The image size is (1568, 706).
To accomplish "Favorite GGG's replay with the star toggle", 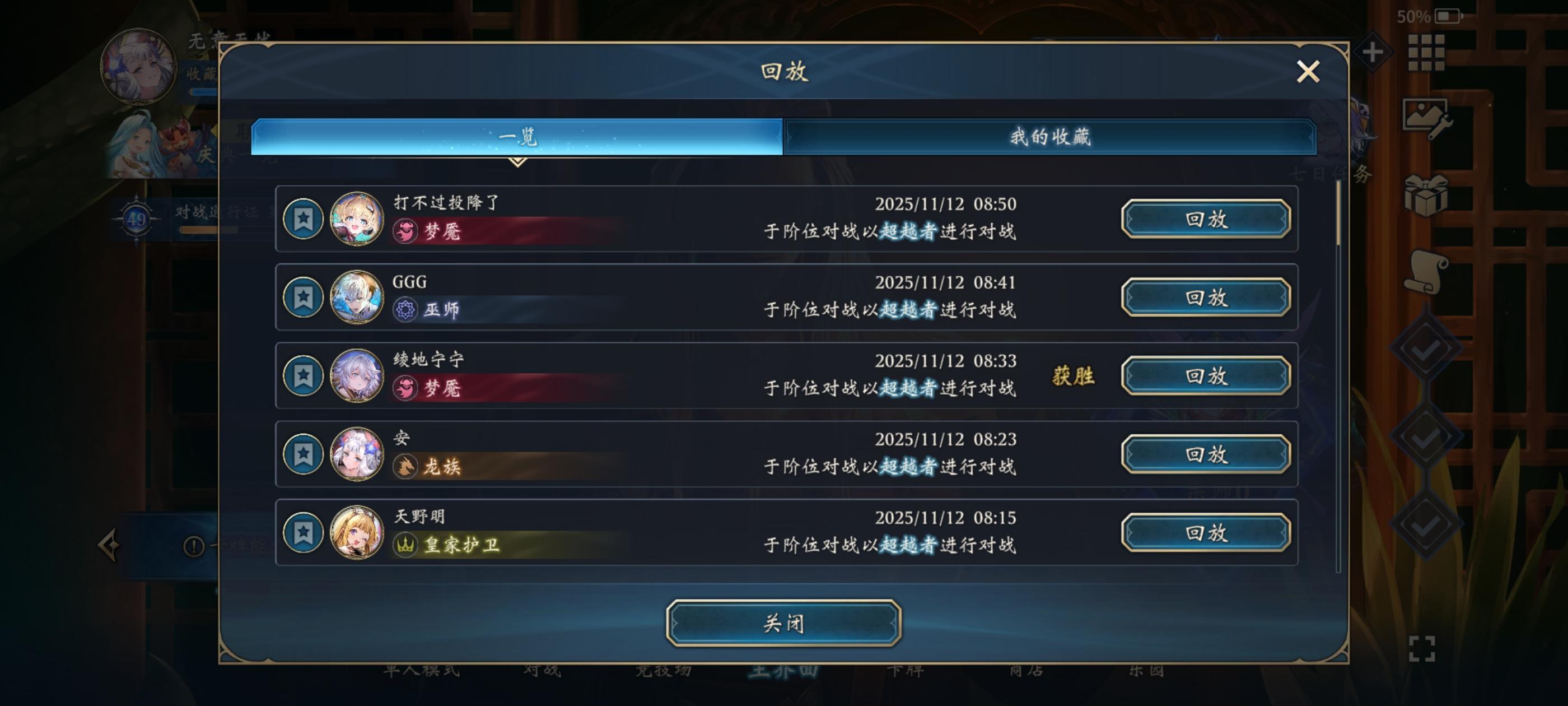I will pyautogui.click(x=302, y=298).
